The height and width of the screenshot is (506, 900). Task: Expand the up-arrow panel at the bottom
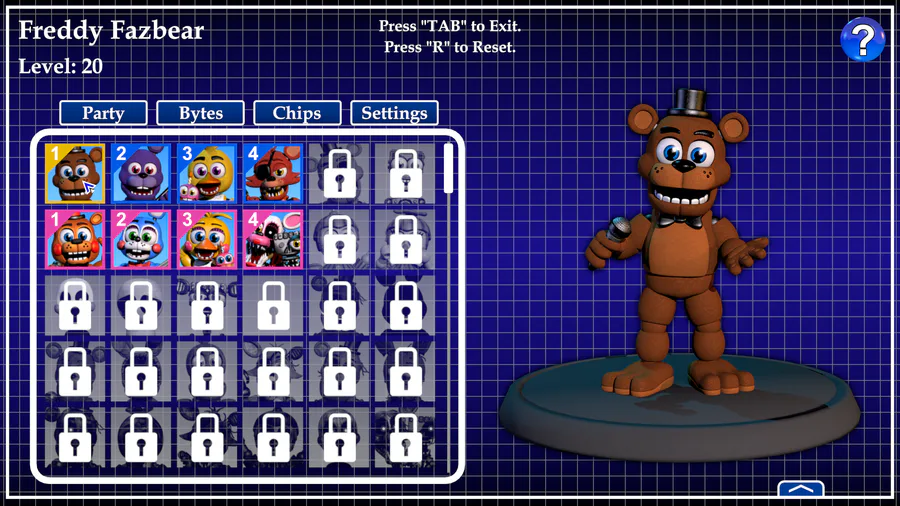(801, 490)
